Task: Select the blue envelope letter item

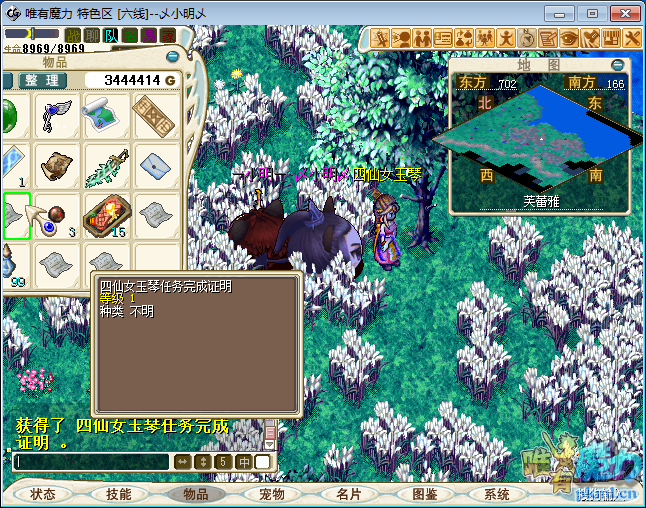Action: pyautogui.click(x=155, y=166)
